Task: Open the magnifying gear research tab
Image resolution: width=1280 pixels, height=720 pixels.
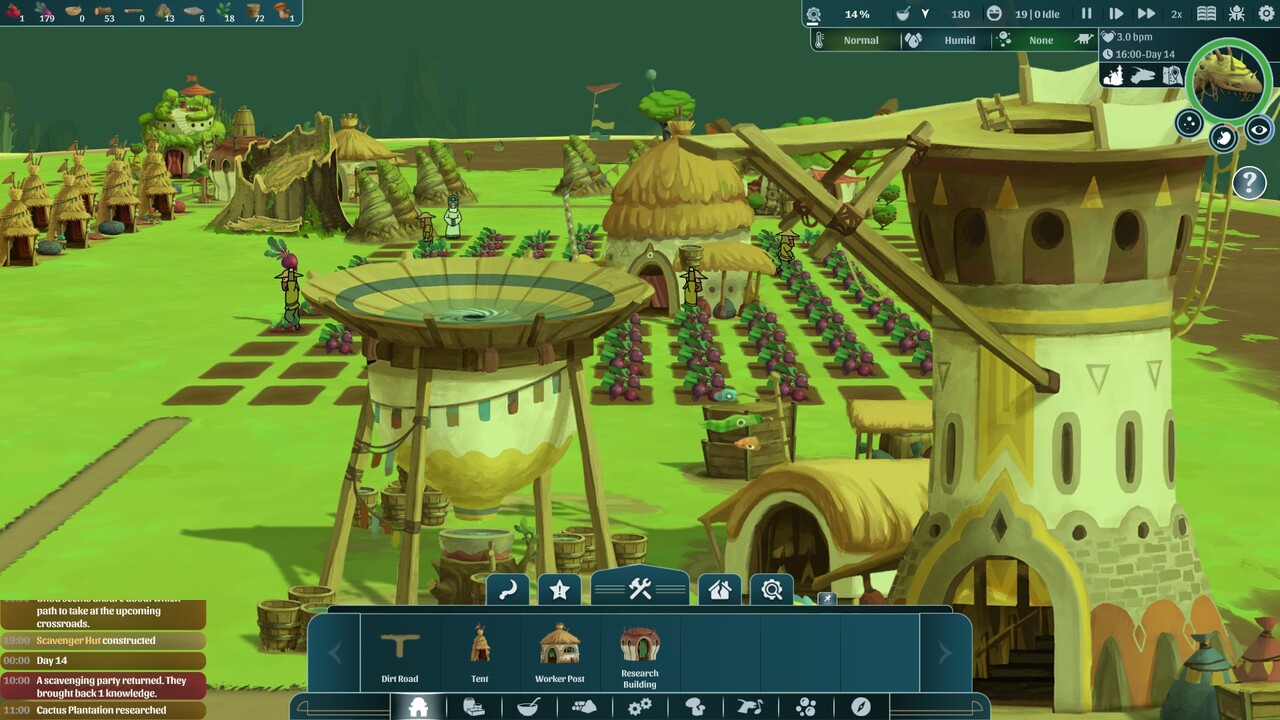Action: click(772, 590)
